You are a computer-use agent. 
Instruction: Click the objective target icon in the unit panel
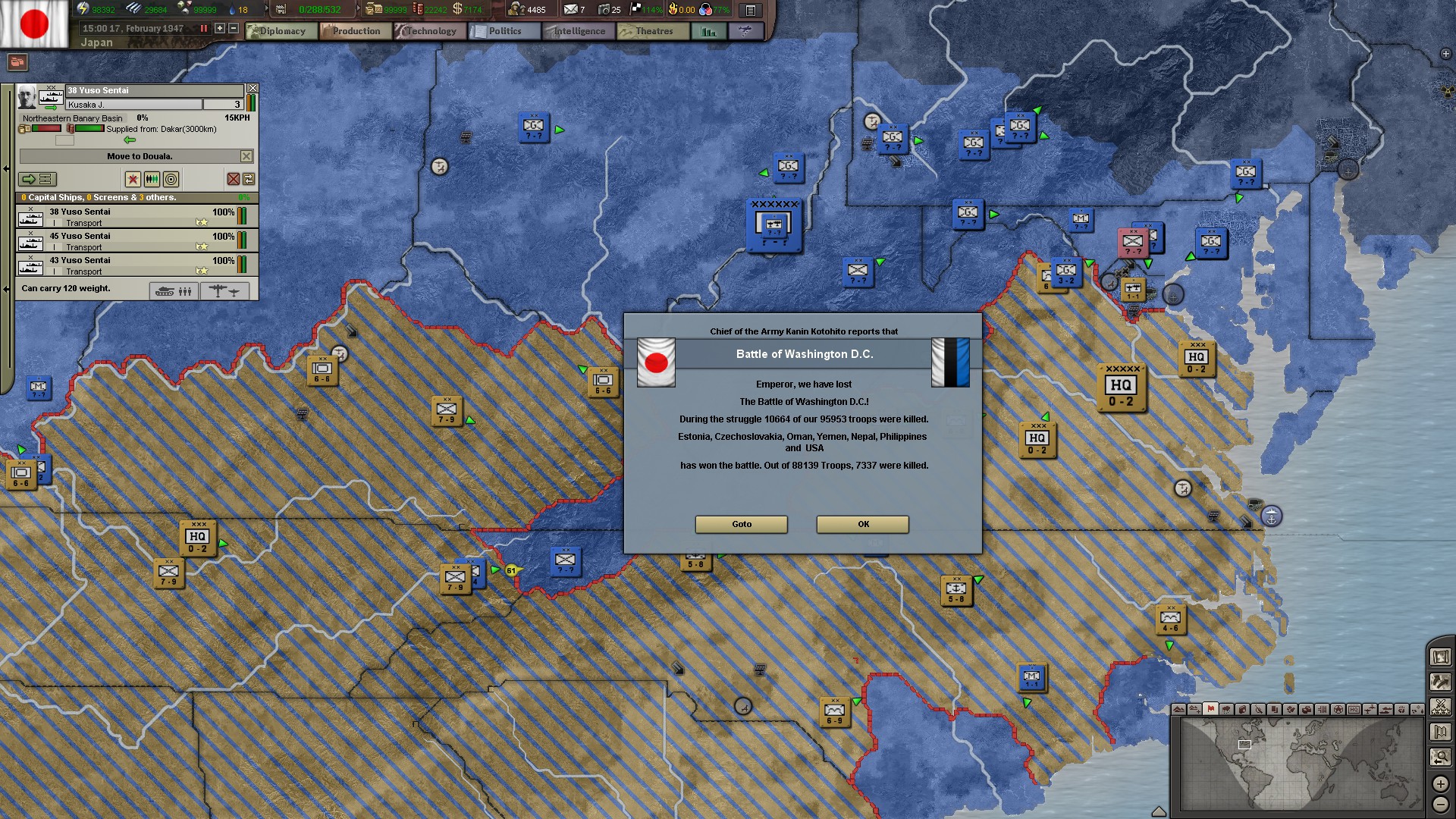(x=171, y=180)
